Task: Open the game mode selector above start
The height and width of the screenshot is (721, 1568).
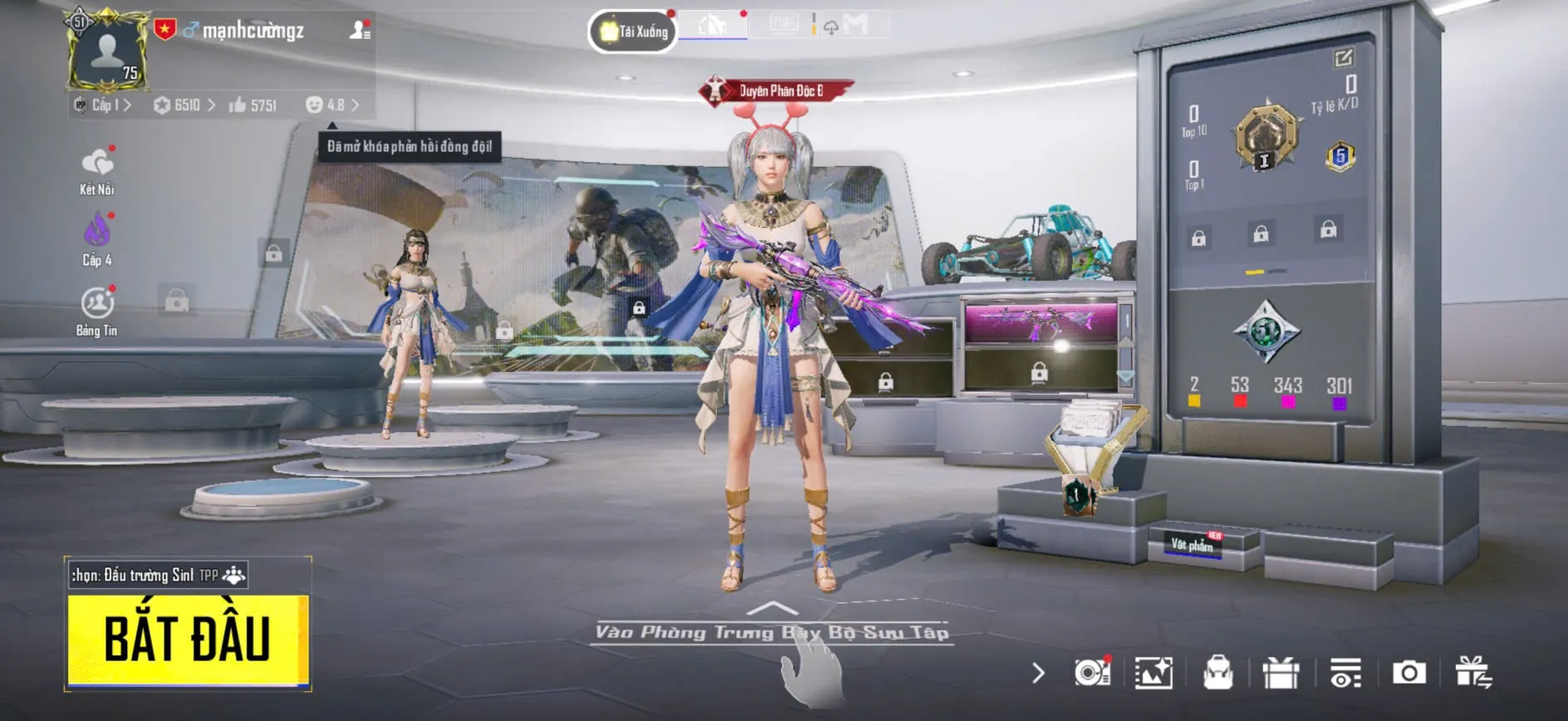Action: (x=158, y=575)
